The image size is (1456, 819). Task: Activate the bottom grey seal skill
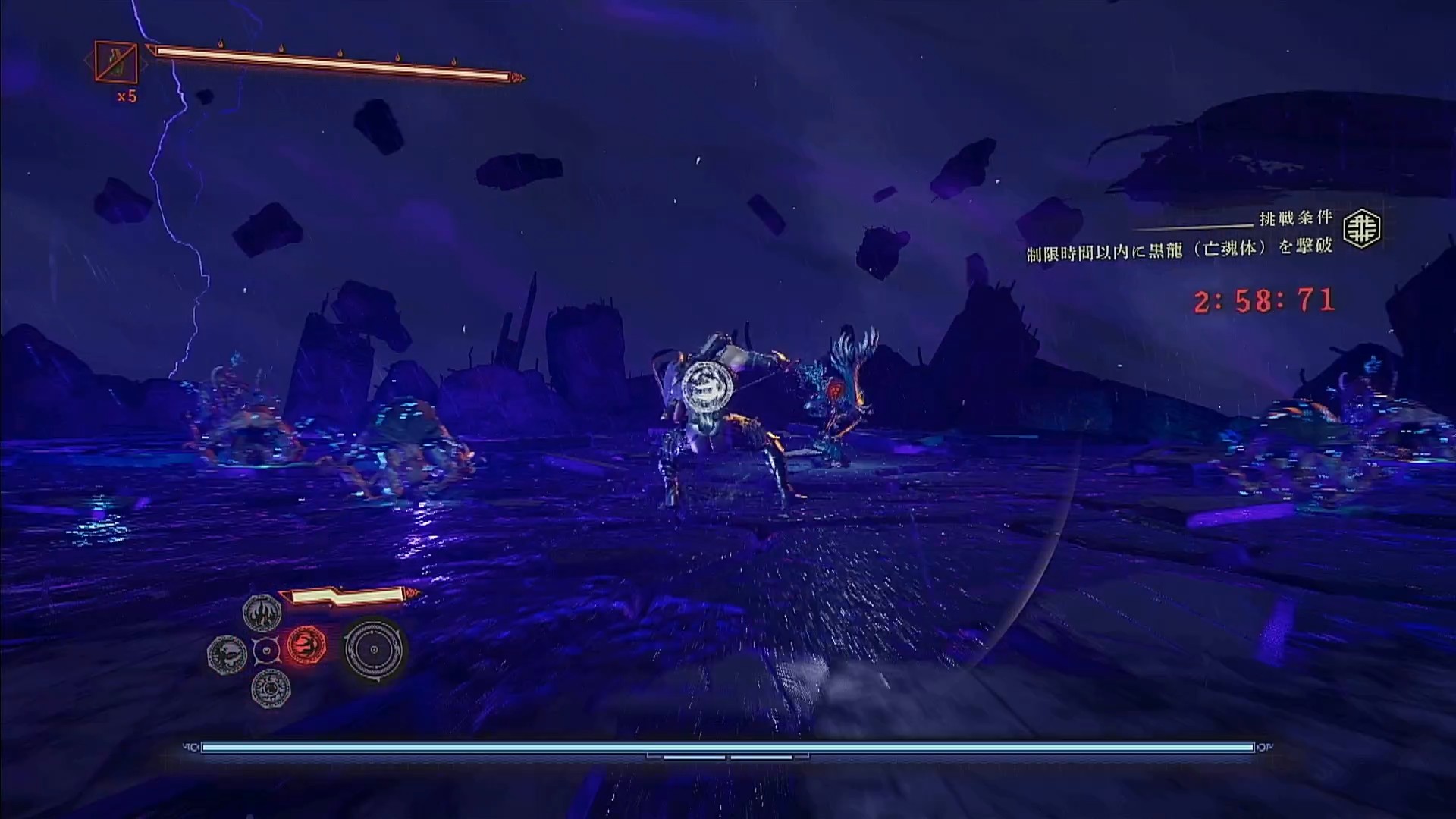[271, 689]
